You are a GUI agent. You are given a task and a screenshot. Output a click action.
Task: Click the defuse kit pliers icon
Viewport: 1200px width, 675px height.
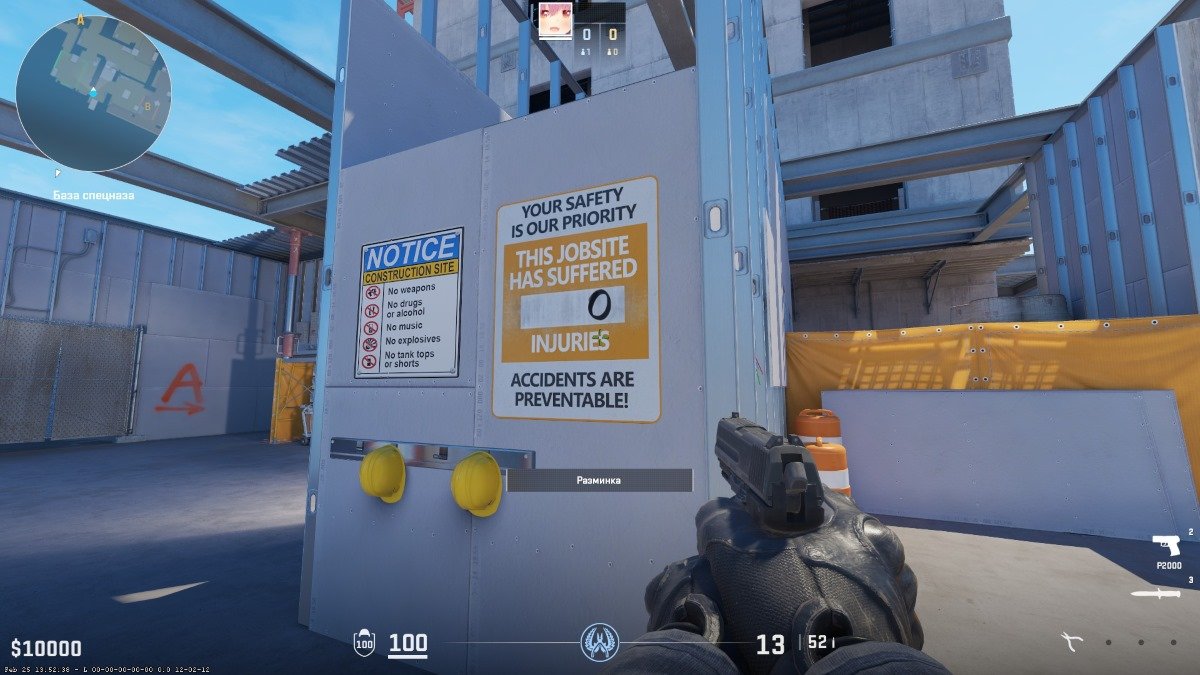click(x=1075, y=642)
